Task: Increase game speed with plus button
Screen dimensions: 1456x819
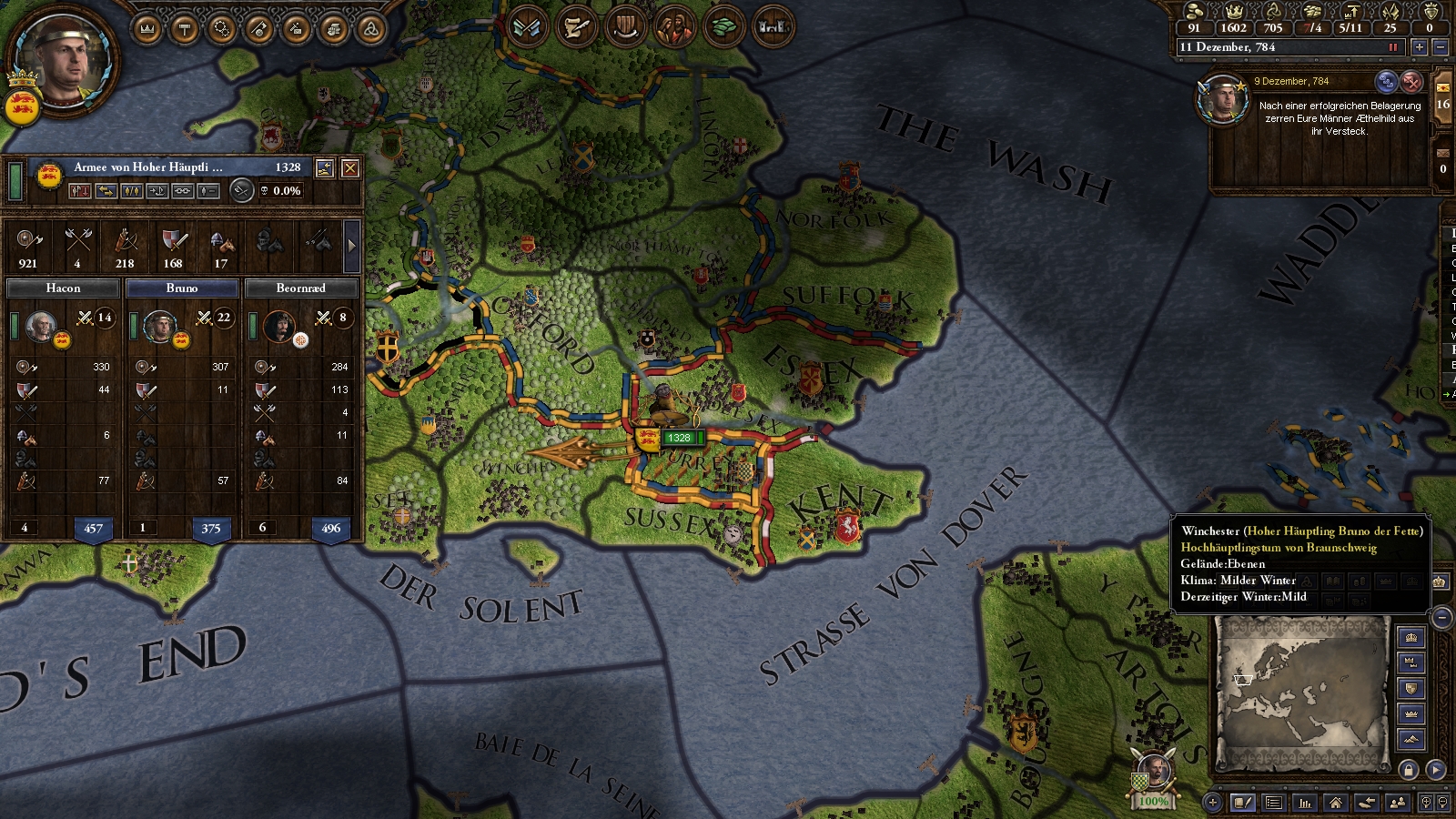Action: tap(1419, 47)
